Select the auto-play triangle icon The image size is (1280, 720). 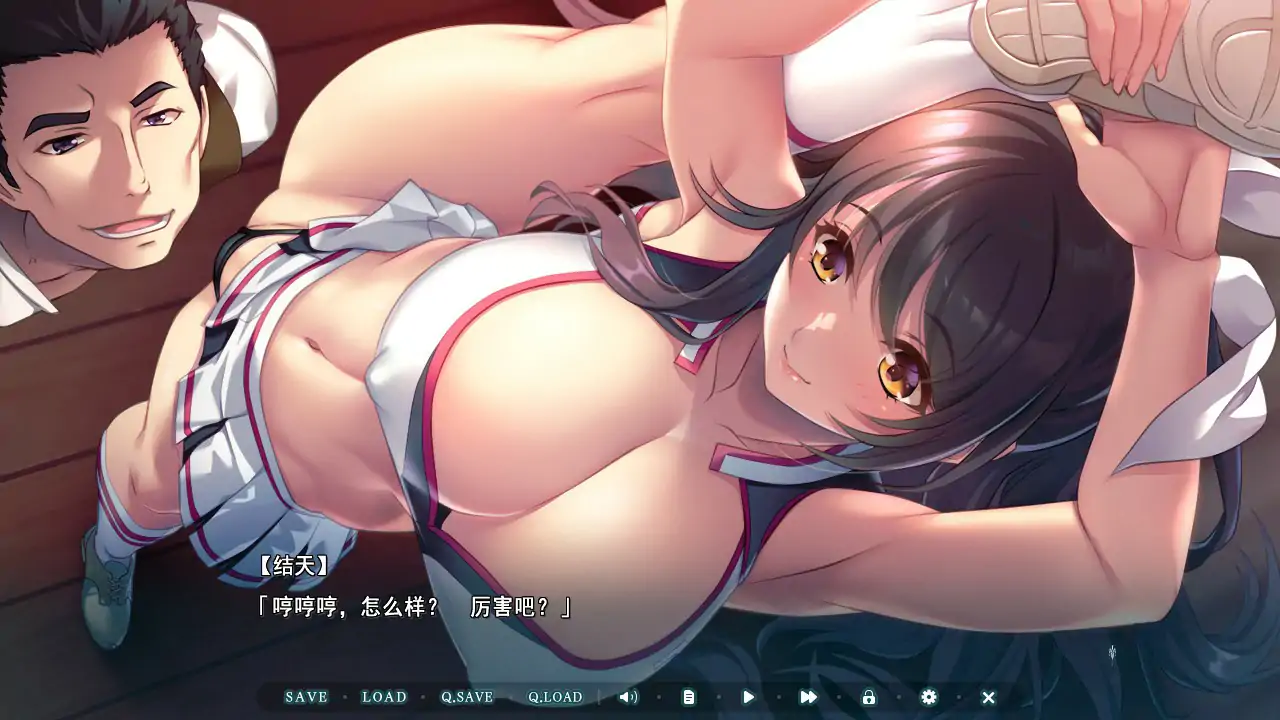click(748, 697)
